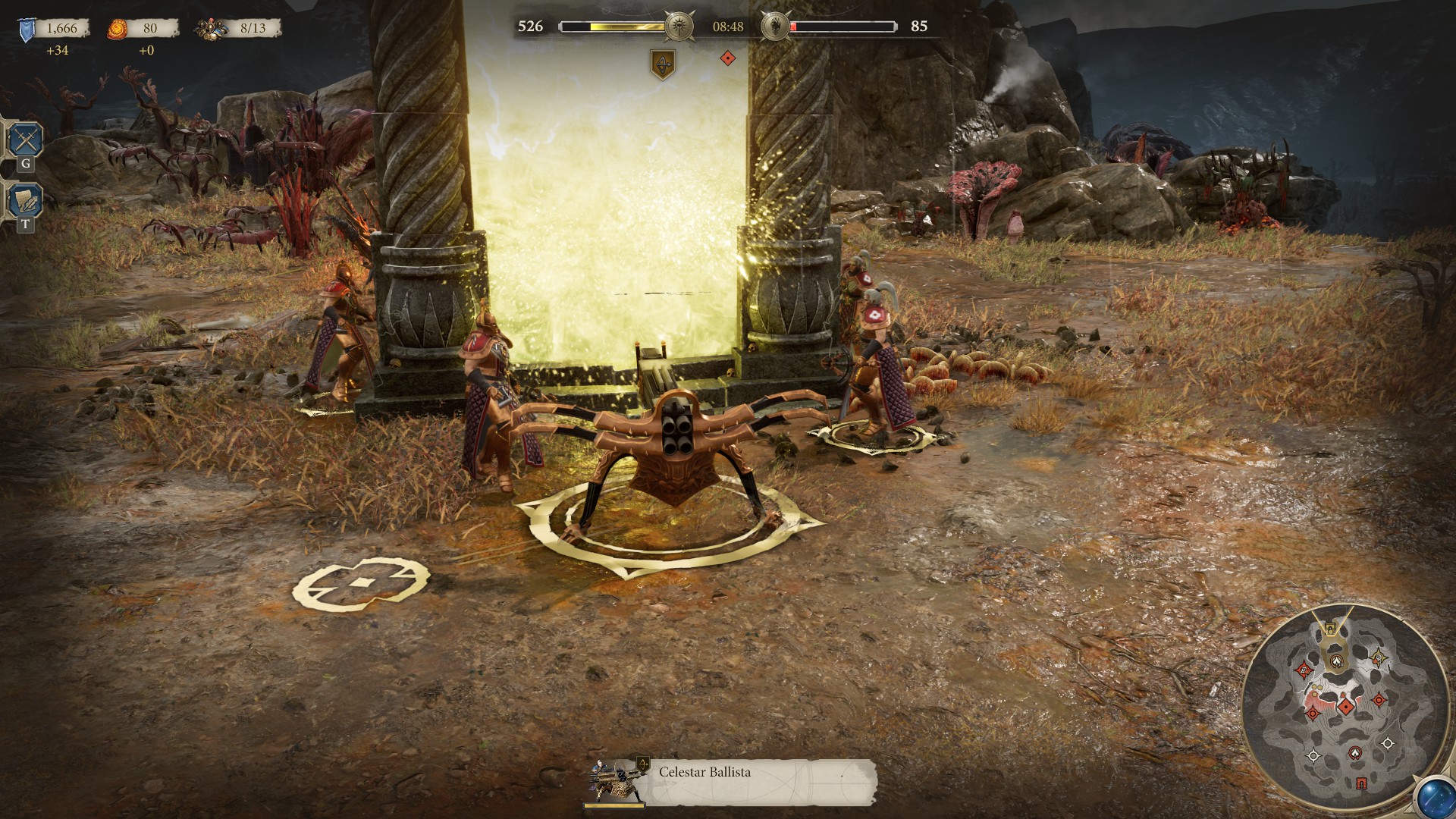Select the Celestar Ballista unit card
Image resolution: width=1456 pixels, height=819 pixels.
pyautogui.click(x=728, y=781)
